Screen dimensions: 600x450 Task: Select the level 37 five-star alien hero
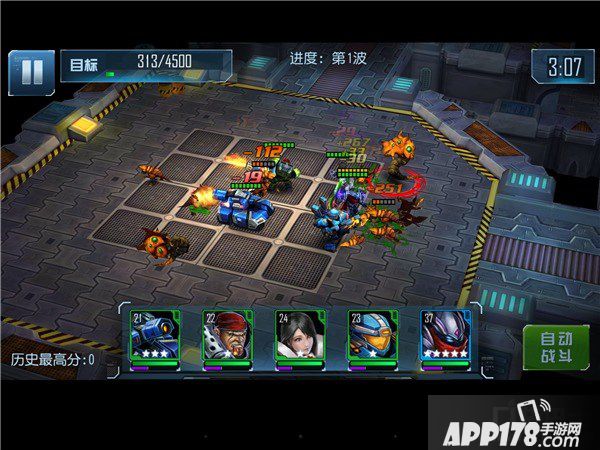[443, 337]
